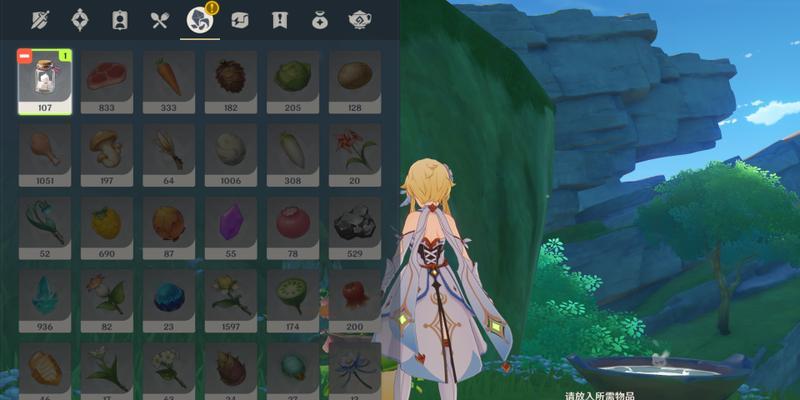This screenshot has width=800, height=400.
Task: Switch to the Quest items tab
Action: tap(279, 19)
